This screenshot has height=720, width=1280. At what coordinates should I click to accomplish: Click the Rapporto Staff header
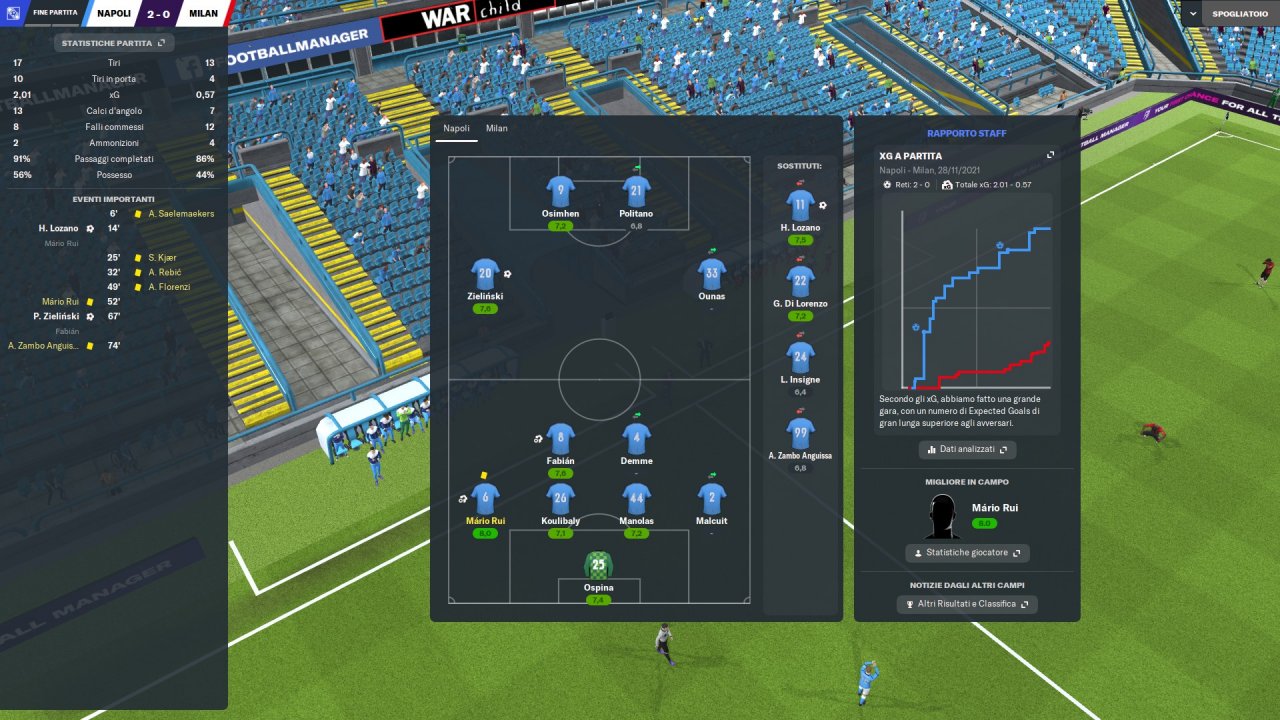pos(966,133)
